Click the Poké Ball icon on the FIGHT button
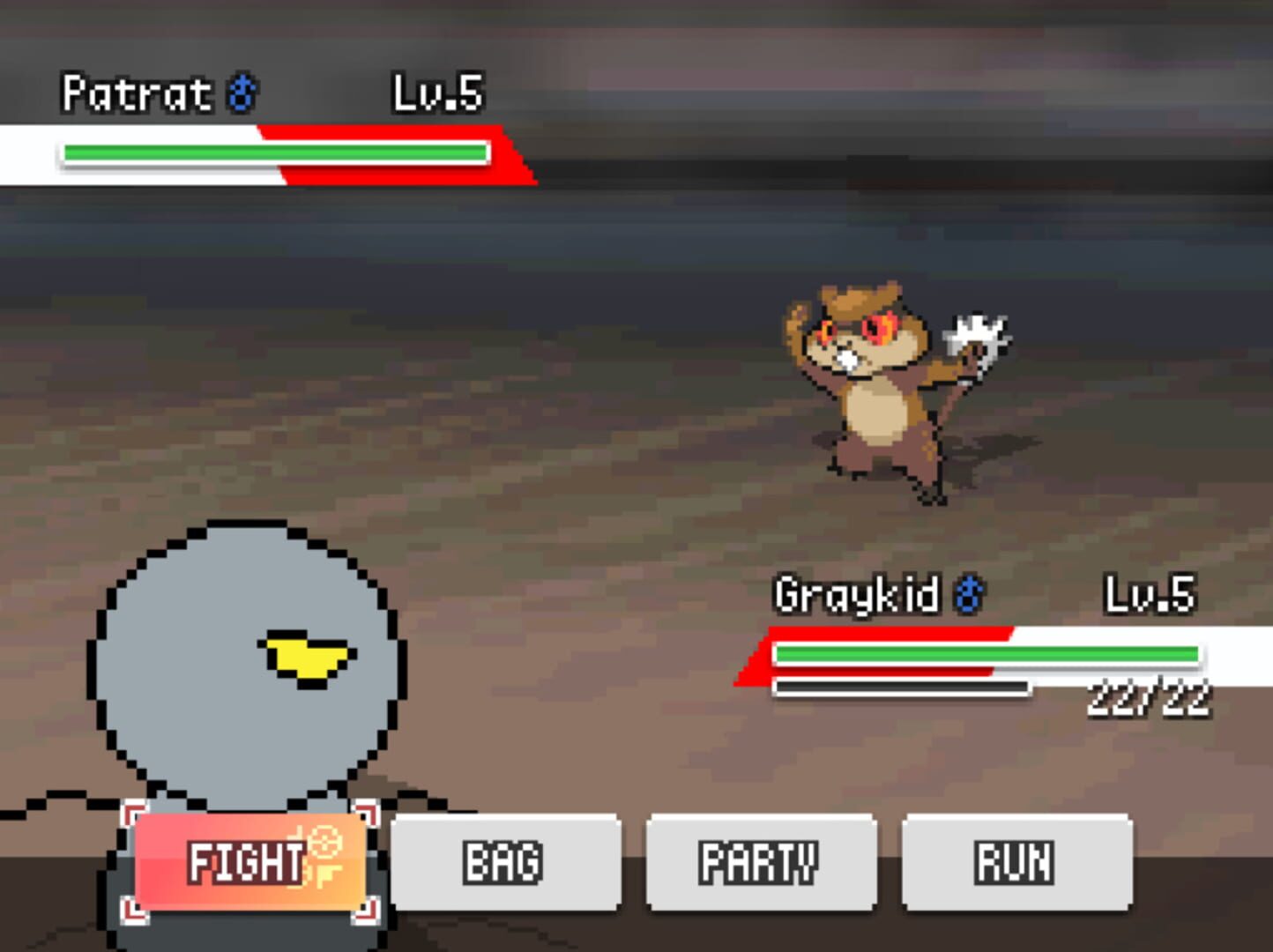This screenshot has width=1273, height=952. coord(326,843)
